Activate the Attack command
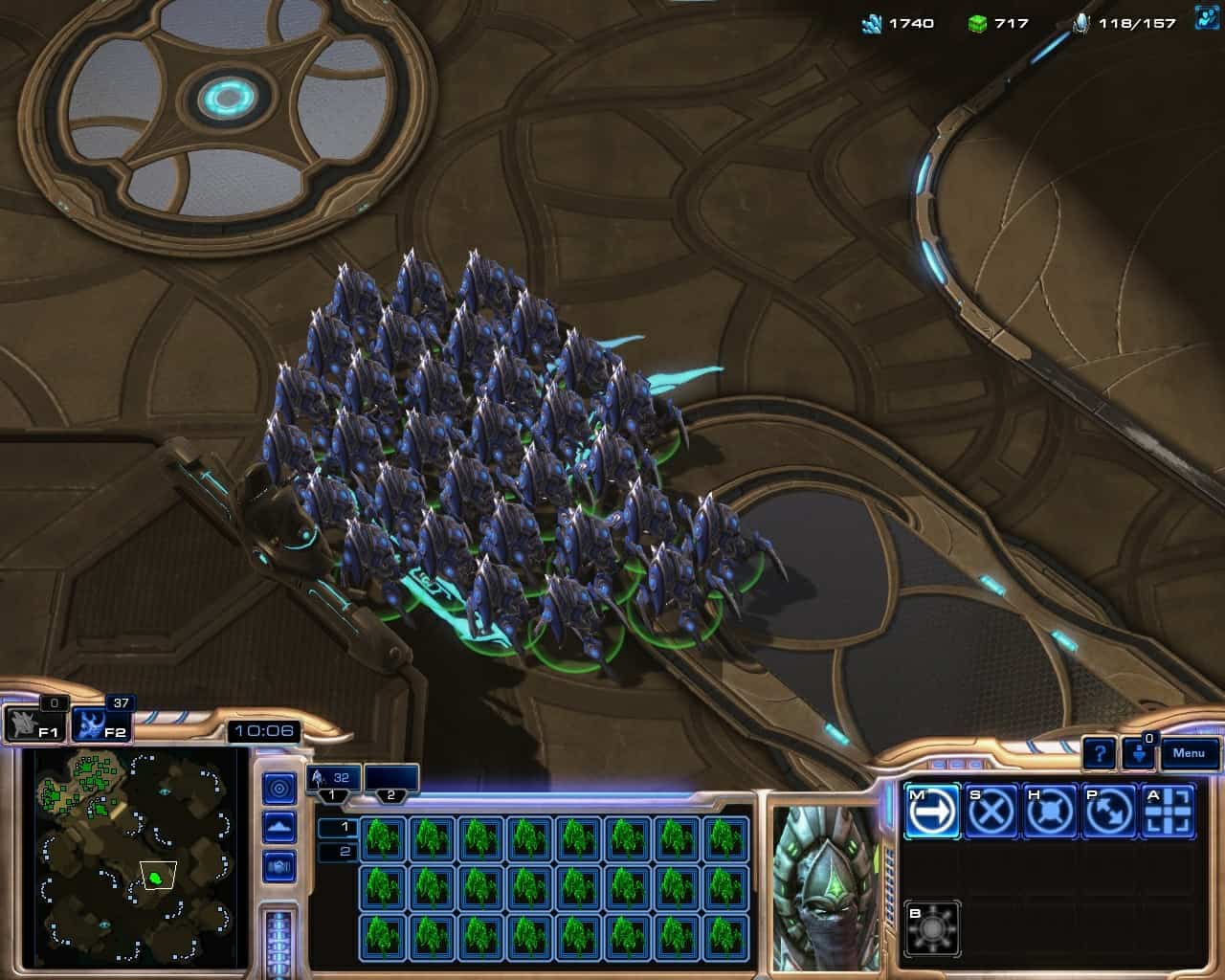This screenshot has height=980, width=1225. click(x=1169, y=812)
